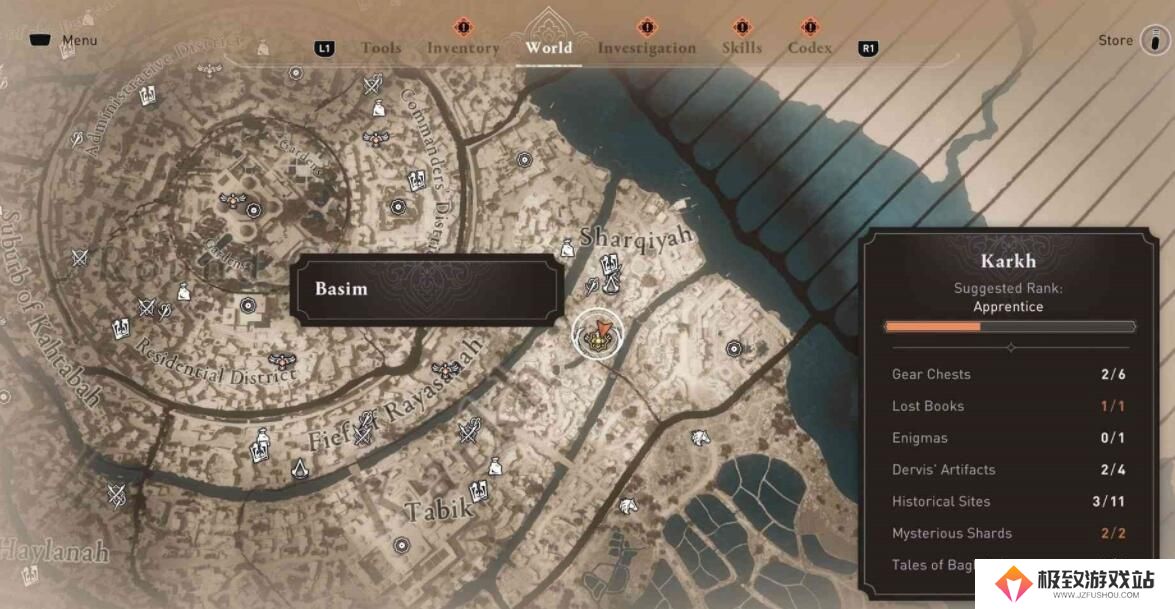Click Dervis' Artifacts entry

(x=1009, y=470)
